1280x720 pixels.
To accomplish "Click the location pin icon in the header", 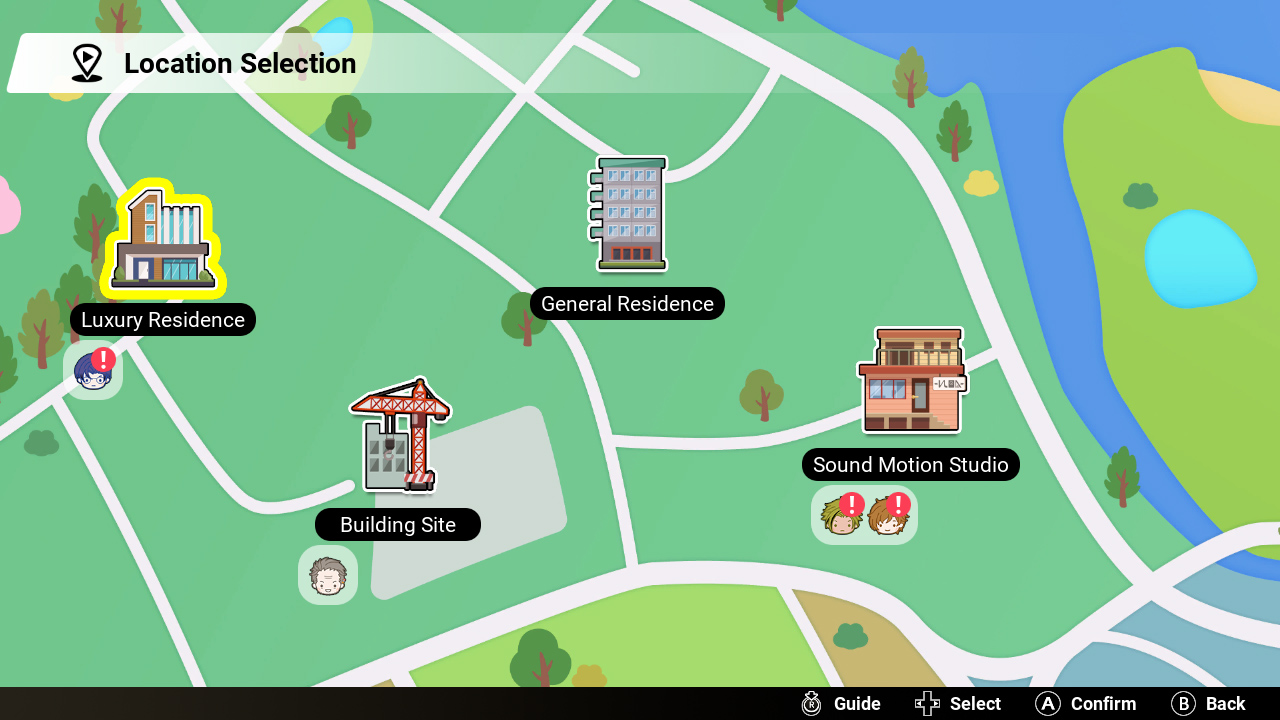I will pos(87,62).
